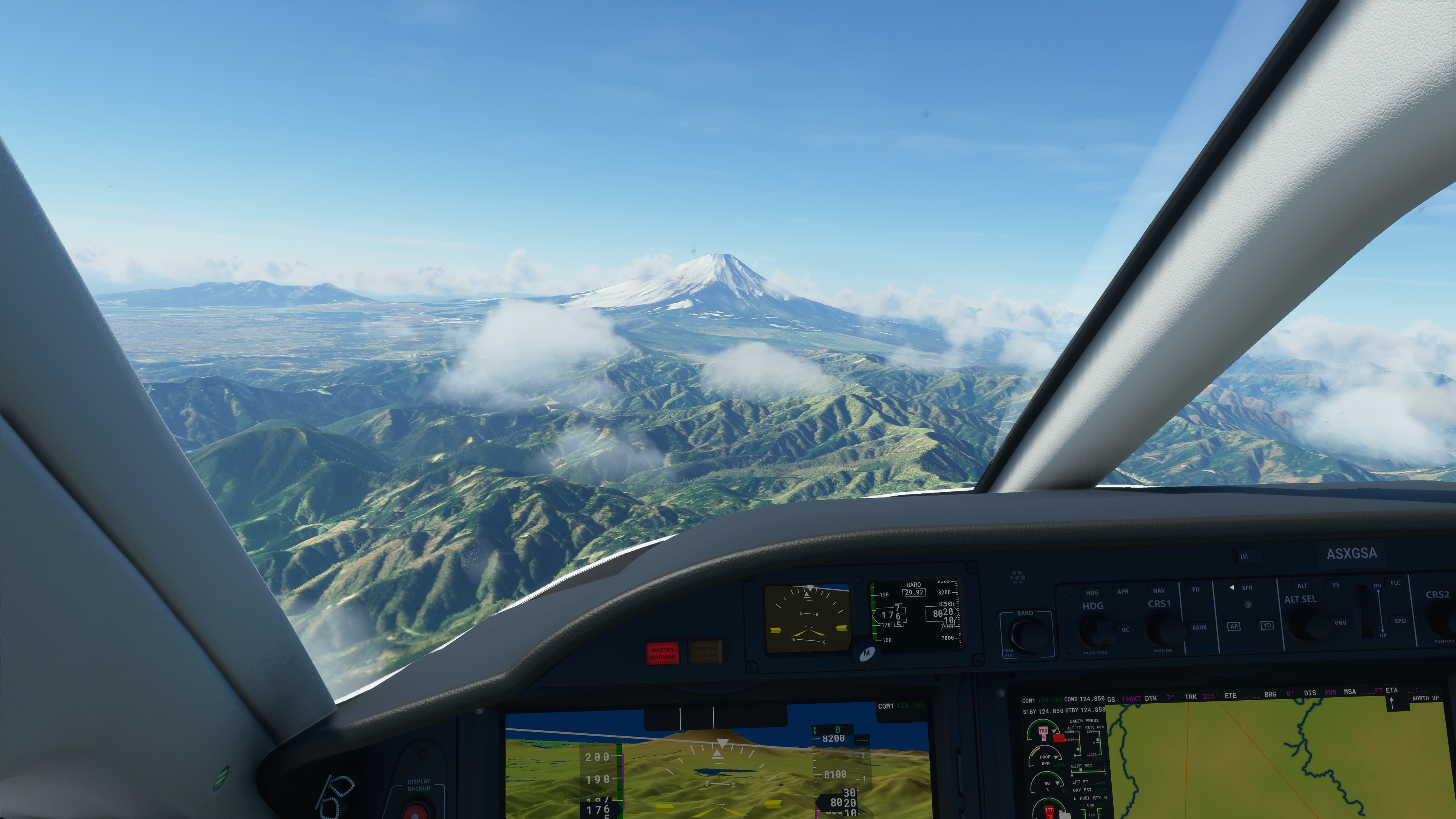Toggle the BANK limit button
The image size is (1456, 819).
(1199, 628)
